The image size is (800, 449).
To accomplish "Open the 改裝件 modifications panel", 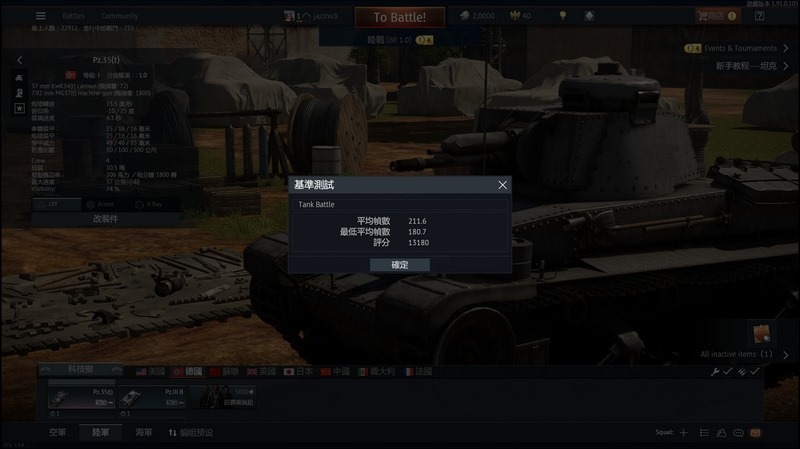I will (x=105, y=218).
